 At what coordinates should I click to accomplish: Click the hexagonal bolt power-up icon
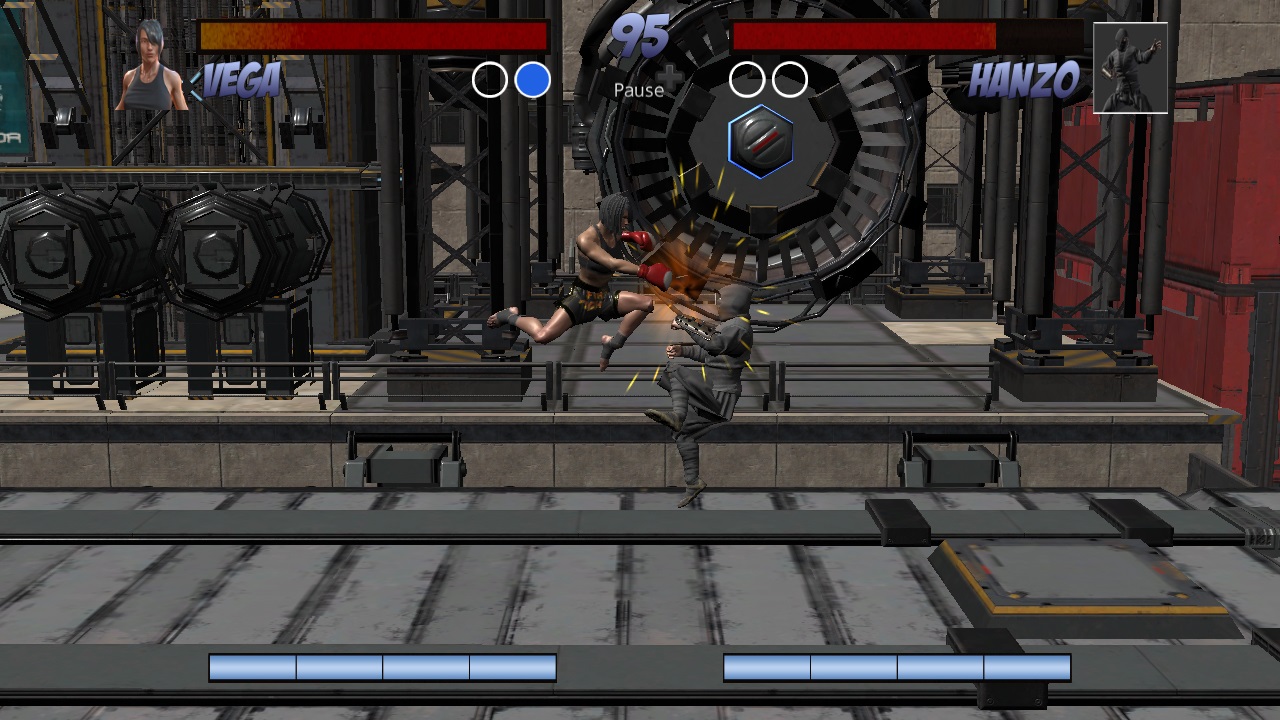coord(761,142)
